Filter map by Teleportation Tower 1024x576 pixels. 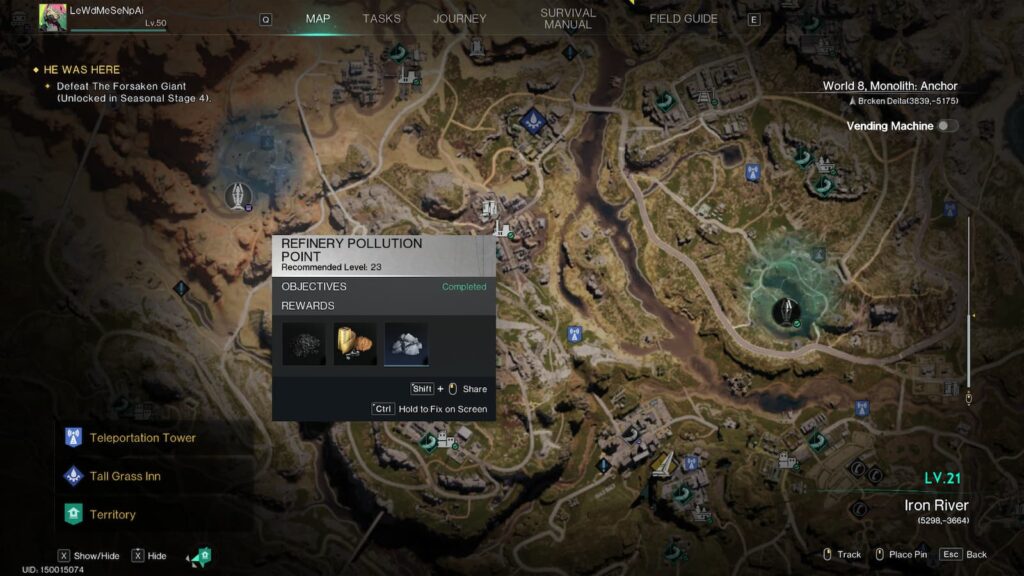[142, 438]
